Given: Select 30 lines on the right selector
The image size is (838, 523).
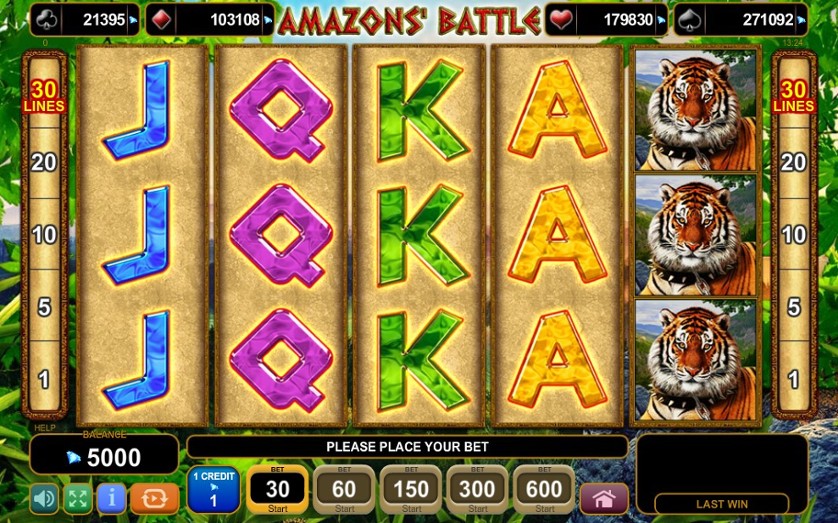Looking at the screenshot, I should pos(793,96).
